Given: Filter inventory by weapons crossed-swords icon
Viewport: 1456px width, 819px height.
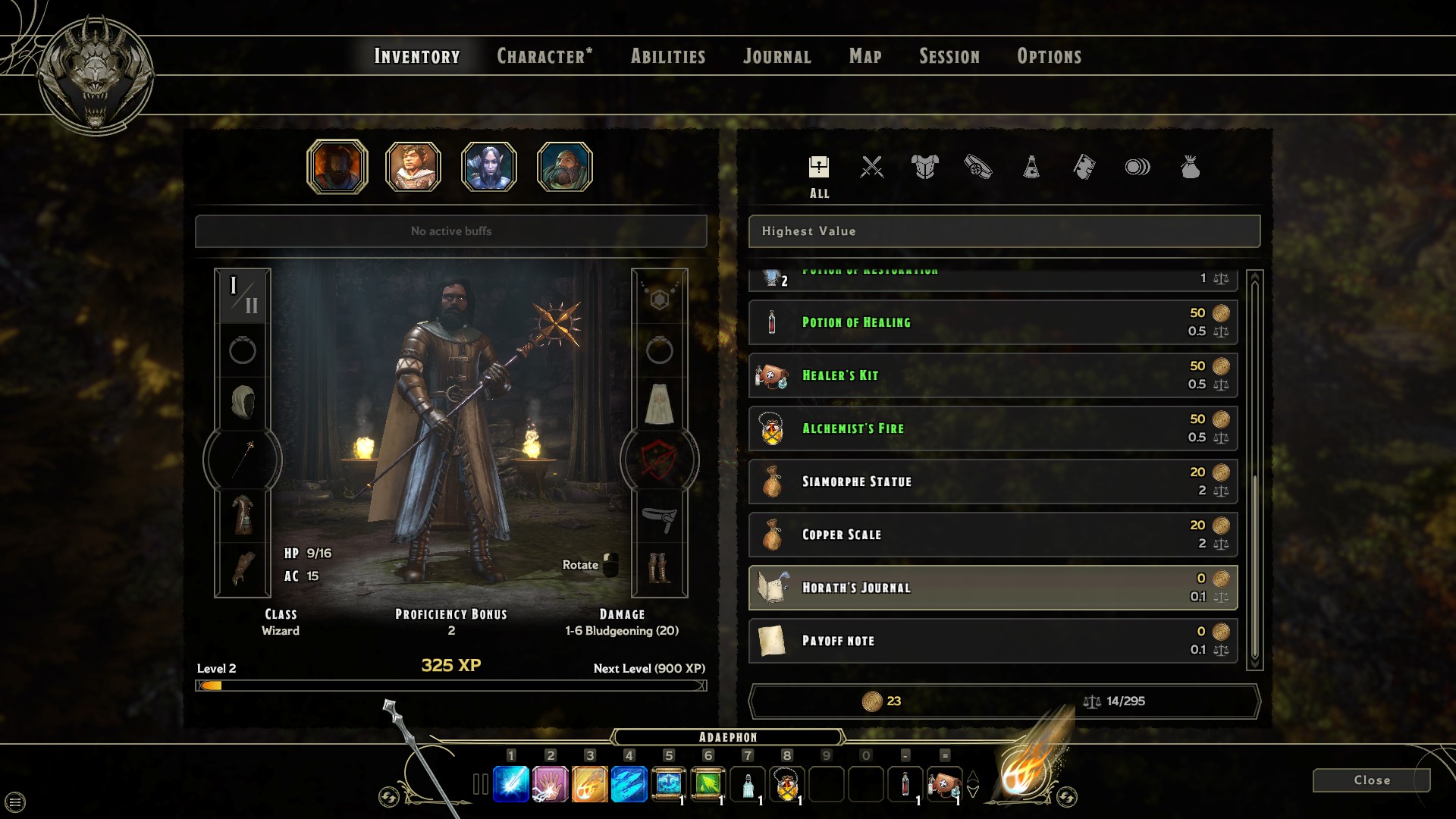Looking at the screenshot, I should tap(872, 167).
